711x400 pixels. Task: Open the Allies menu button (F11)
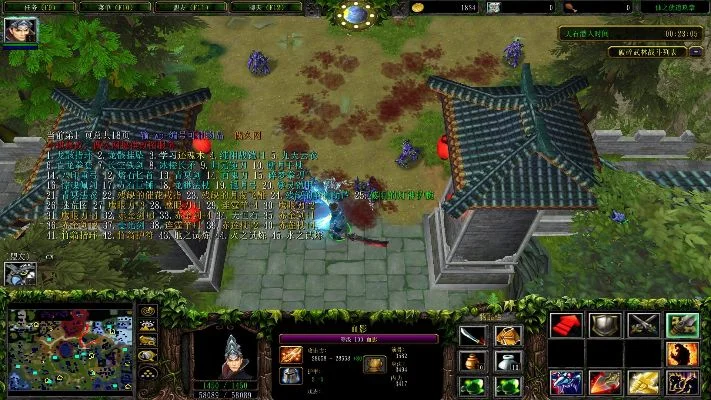[187, 6]
